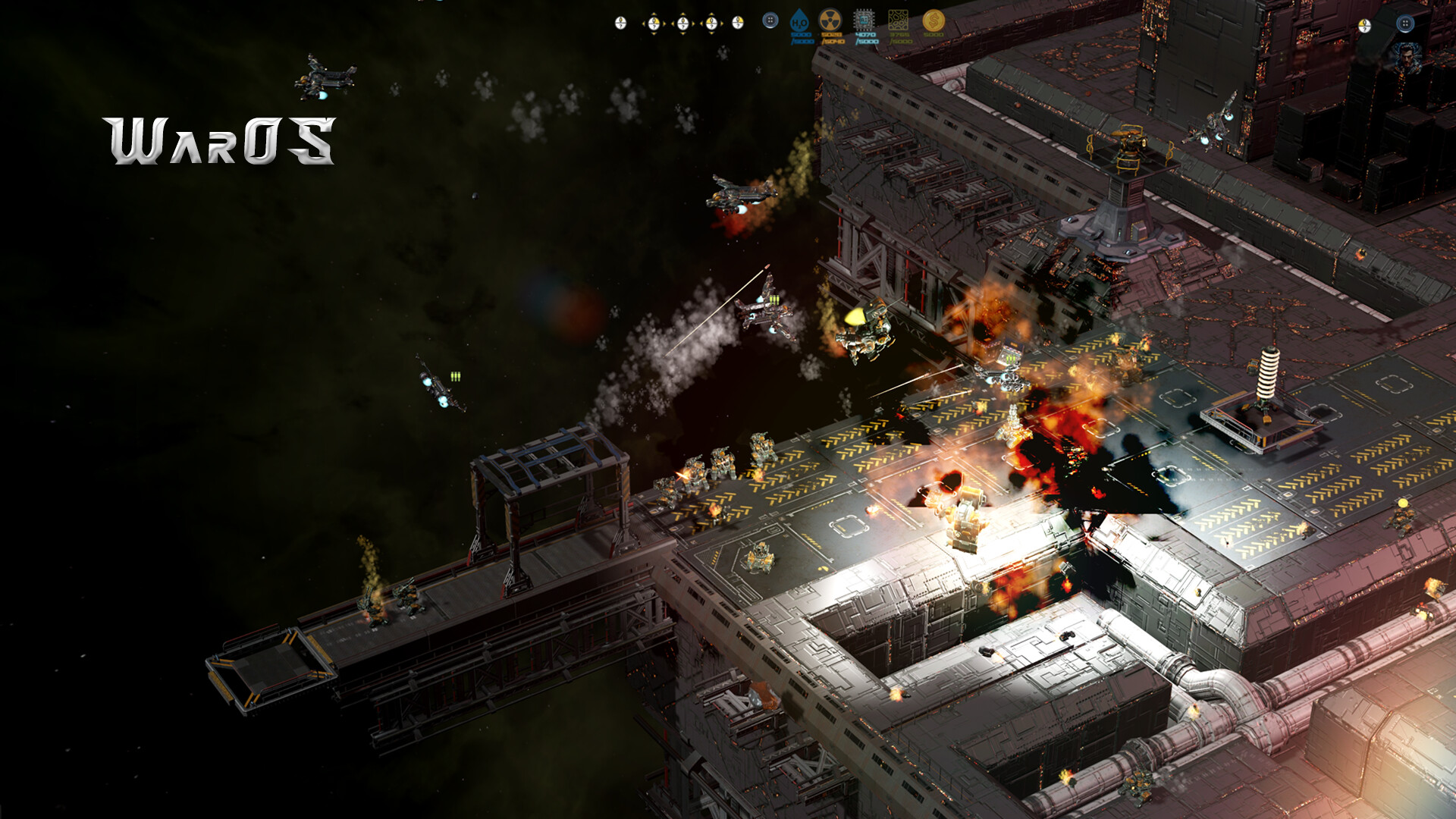Open the gold dollar coin icon
Viewport: 1456px width, 819px height.
tap(934, 20)
